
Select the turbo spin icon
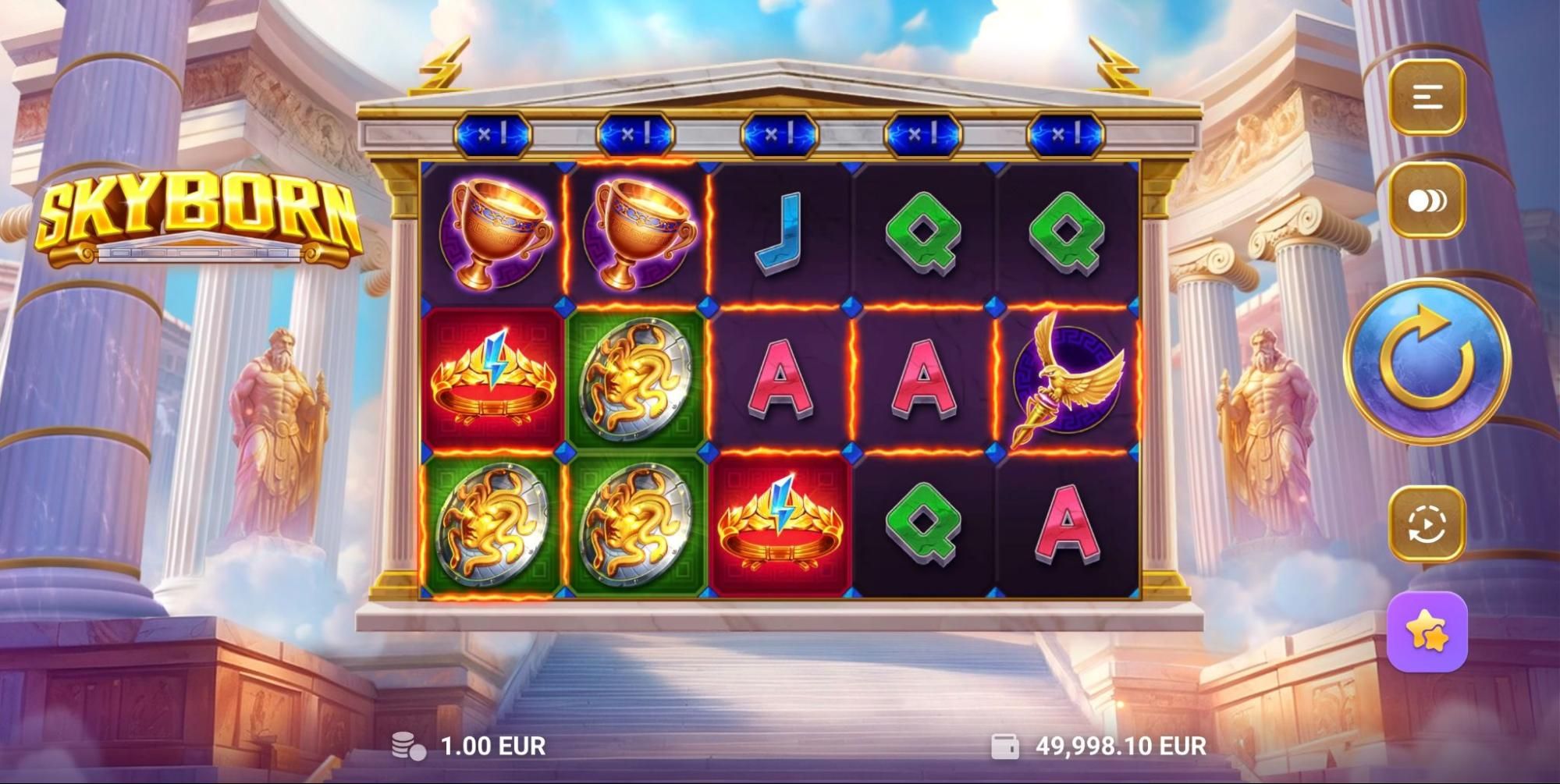(1428, 199)
